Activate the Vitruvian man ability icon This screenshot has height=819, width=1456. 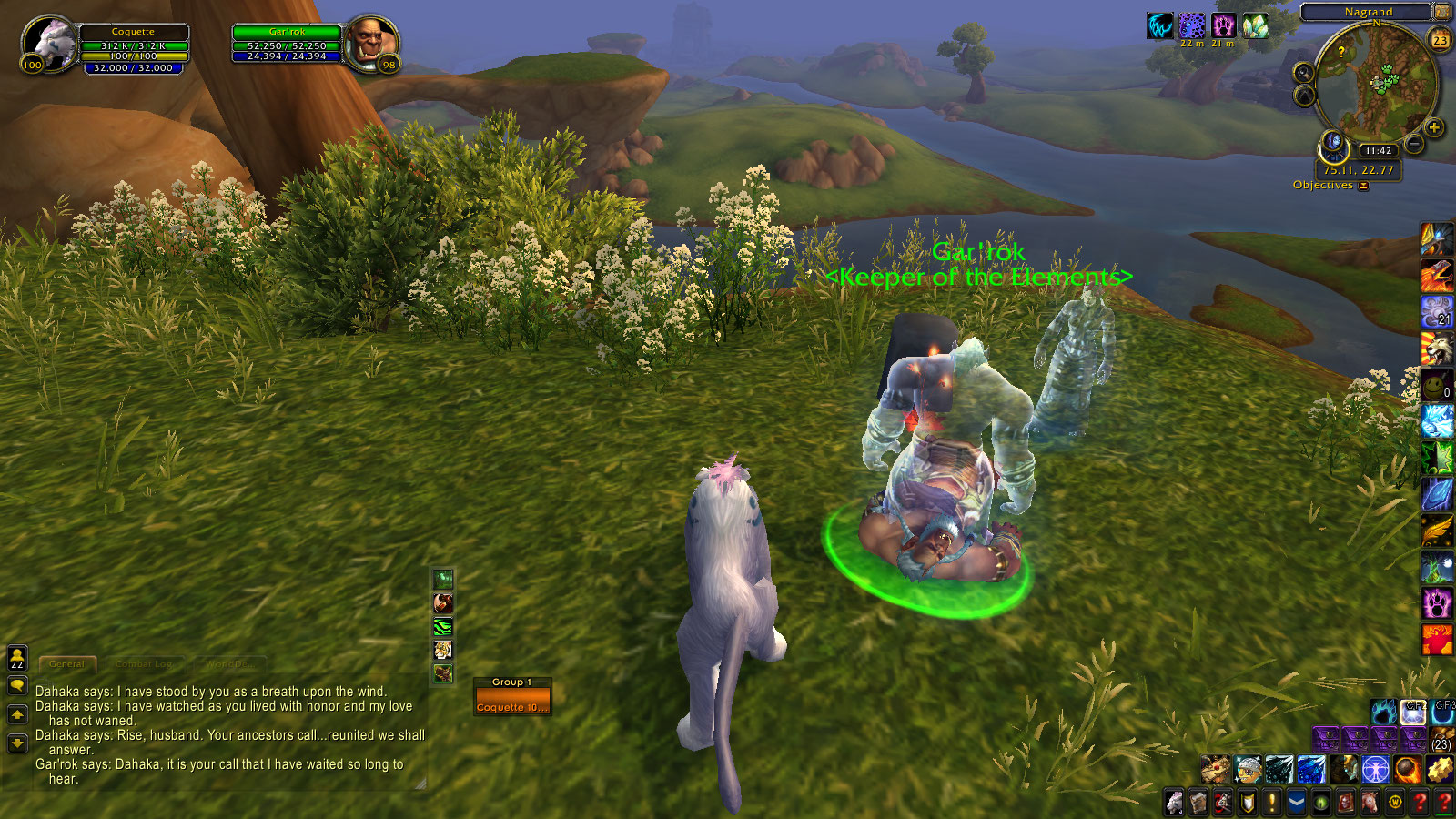[1375, 770]
